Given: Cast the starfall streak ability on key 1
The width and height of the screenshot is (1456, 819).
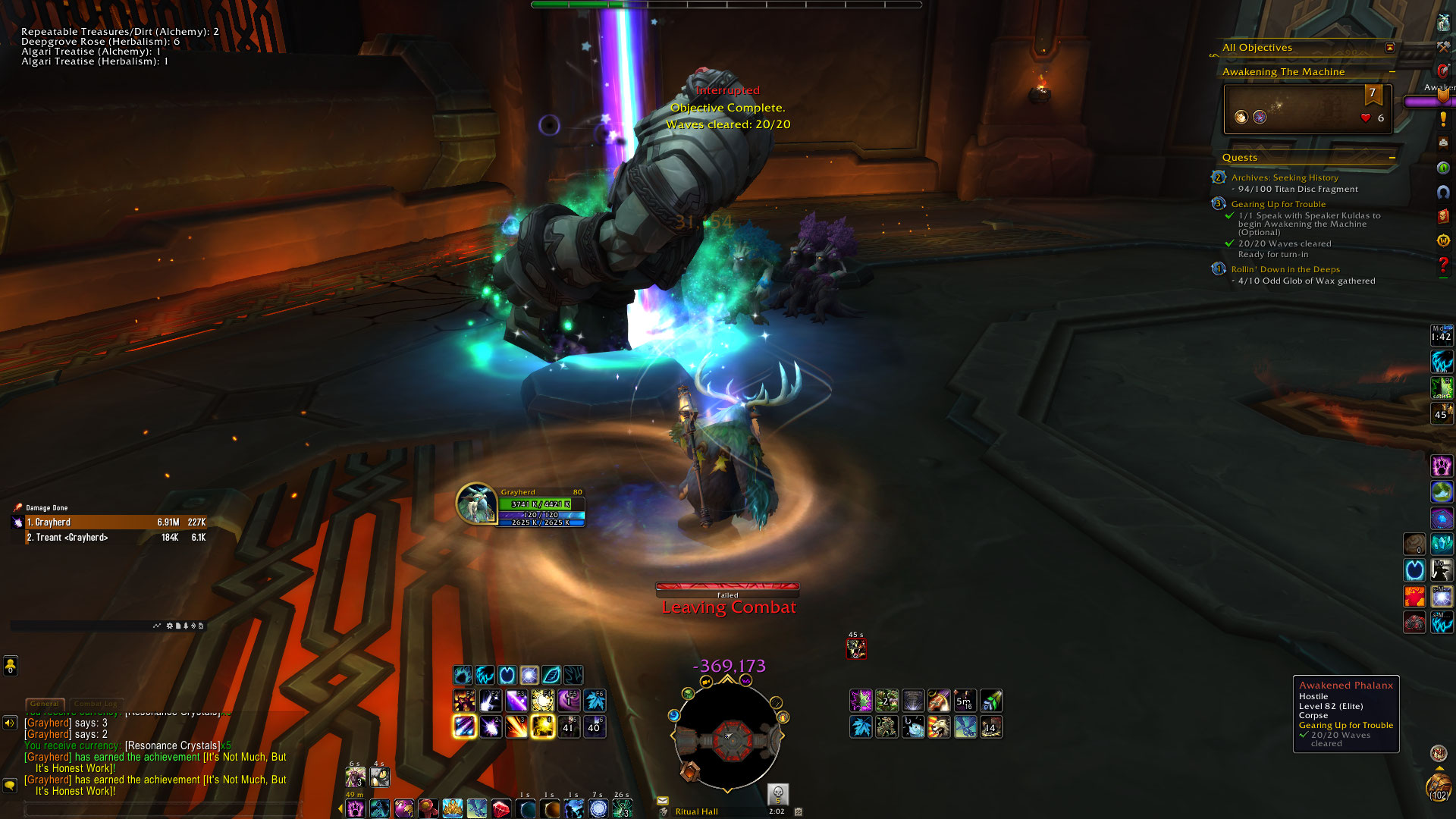Looking at the screenshot, I should tap(464, 726).
